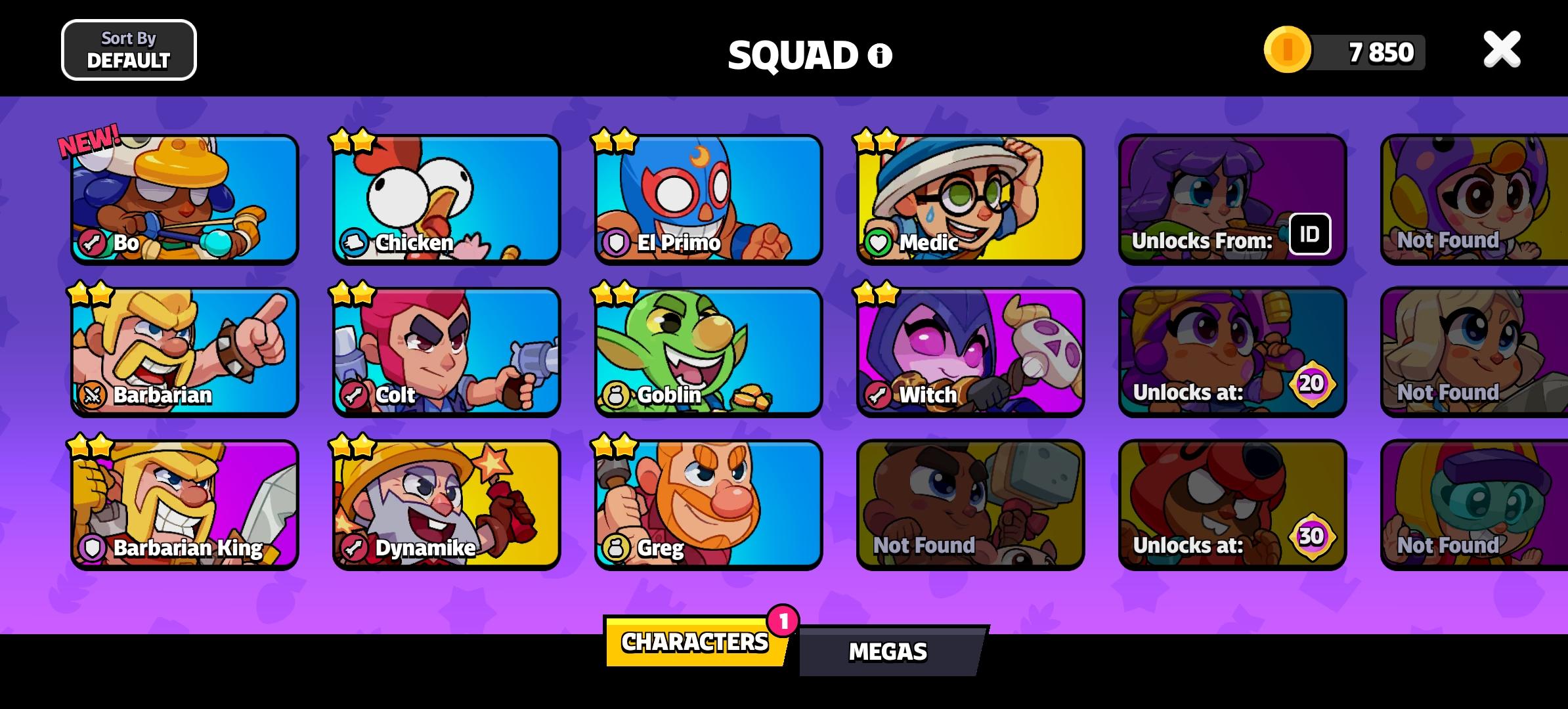This screenshot has height=709, width=1568.
Task: Open Dynamike's character card
Action: 445,504
